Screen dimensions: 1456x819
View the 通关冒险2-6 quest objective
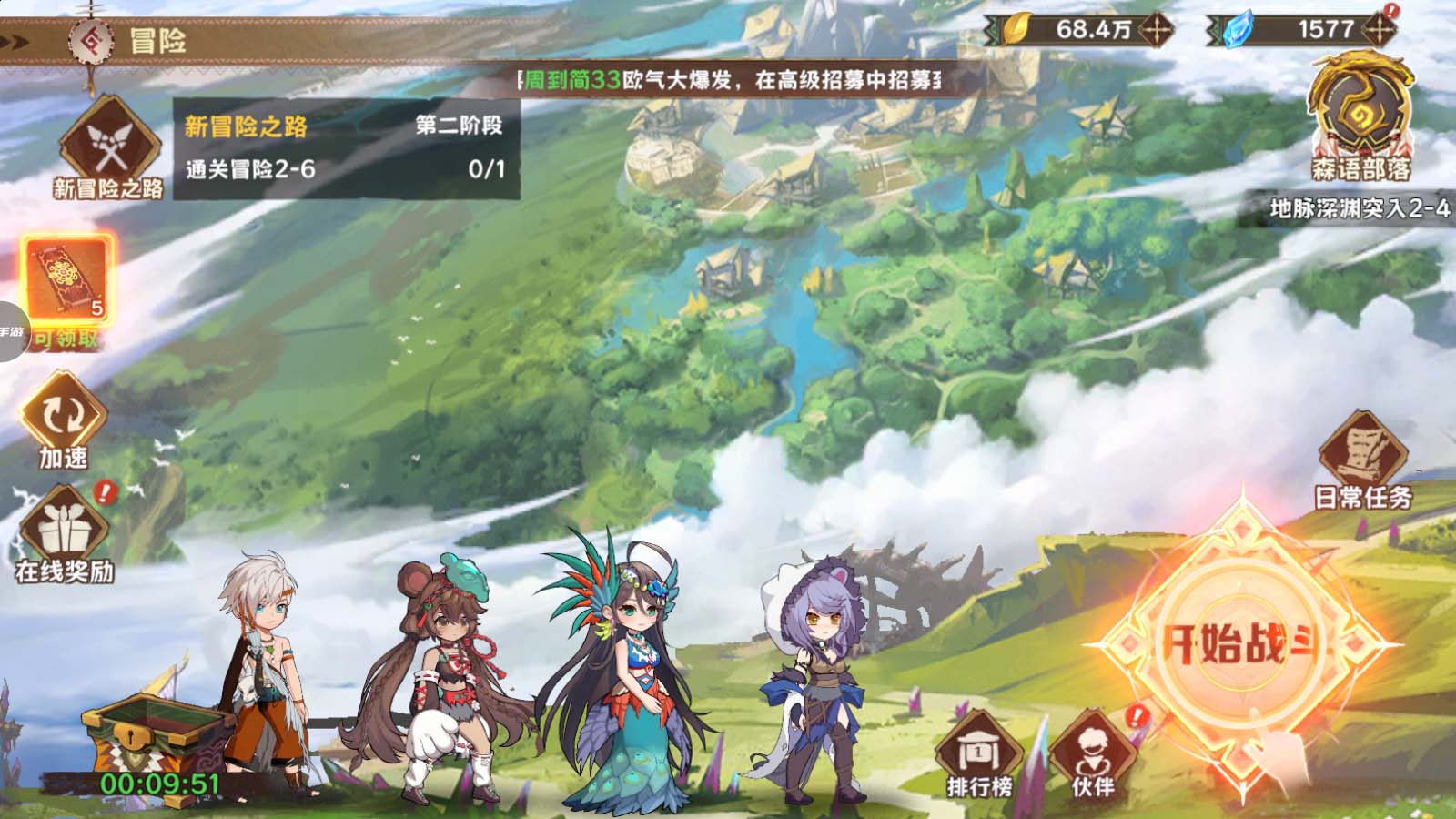tap(346, 169)
